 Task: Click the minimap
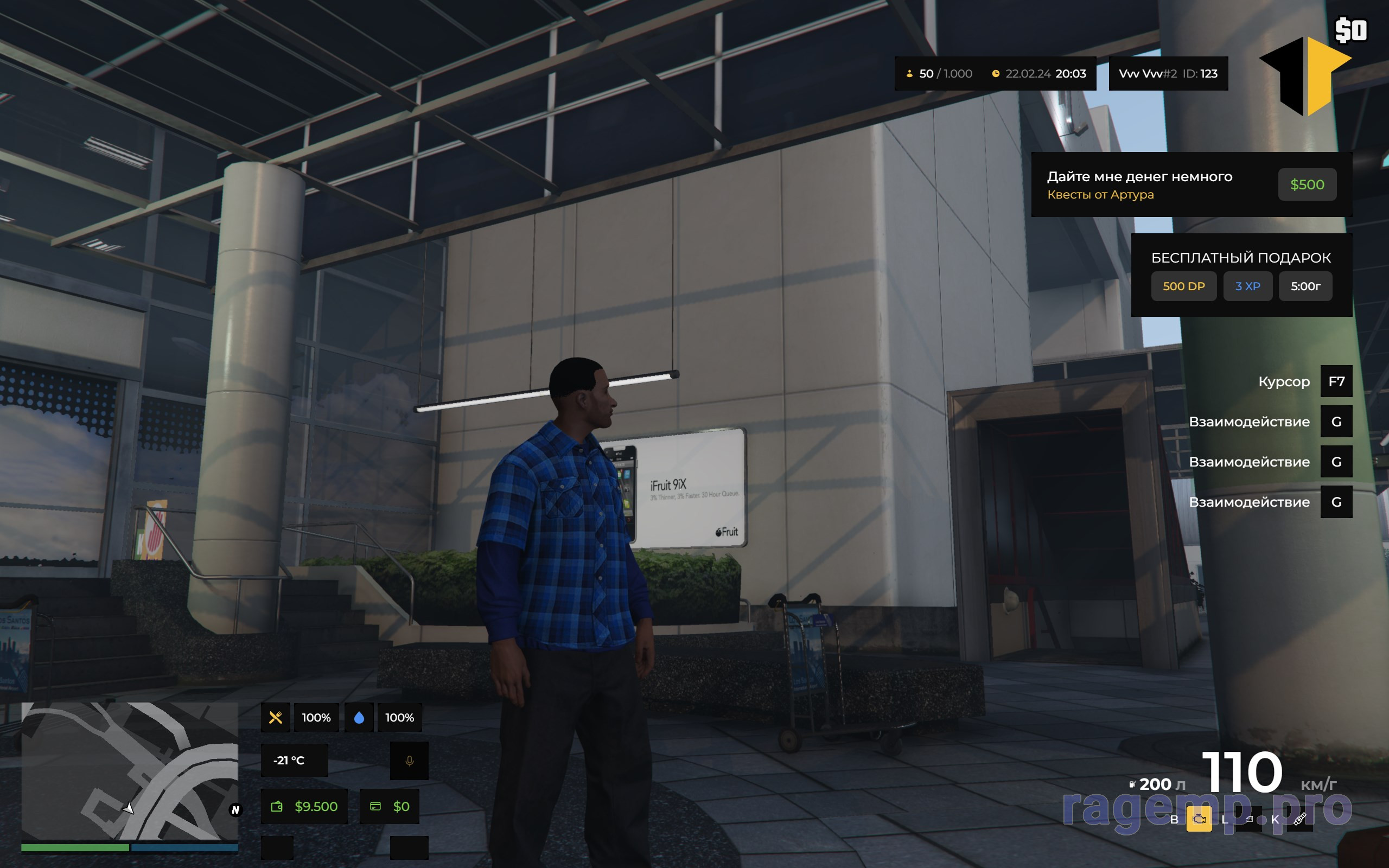[x=130, y=770]
